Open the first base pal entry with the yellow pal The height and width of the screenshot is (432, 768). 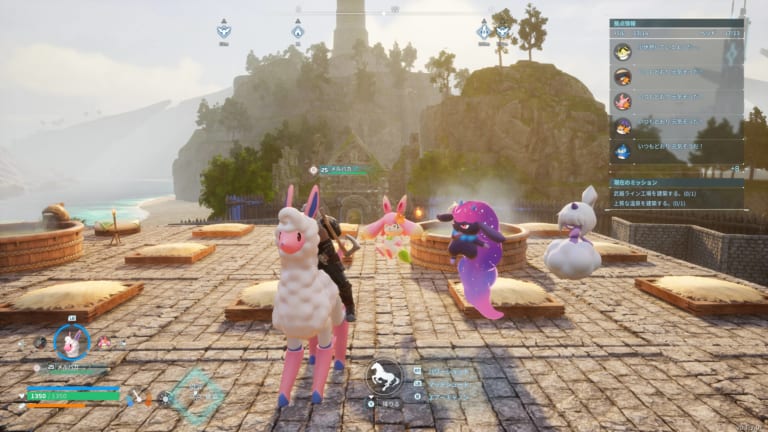click(x=623, y=52)
